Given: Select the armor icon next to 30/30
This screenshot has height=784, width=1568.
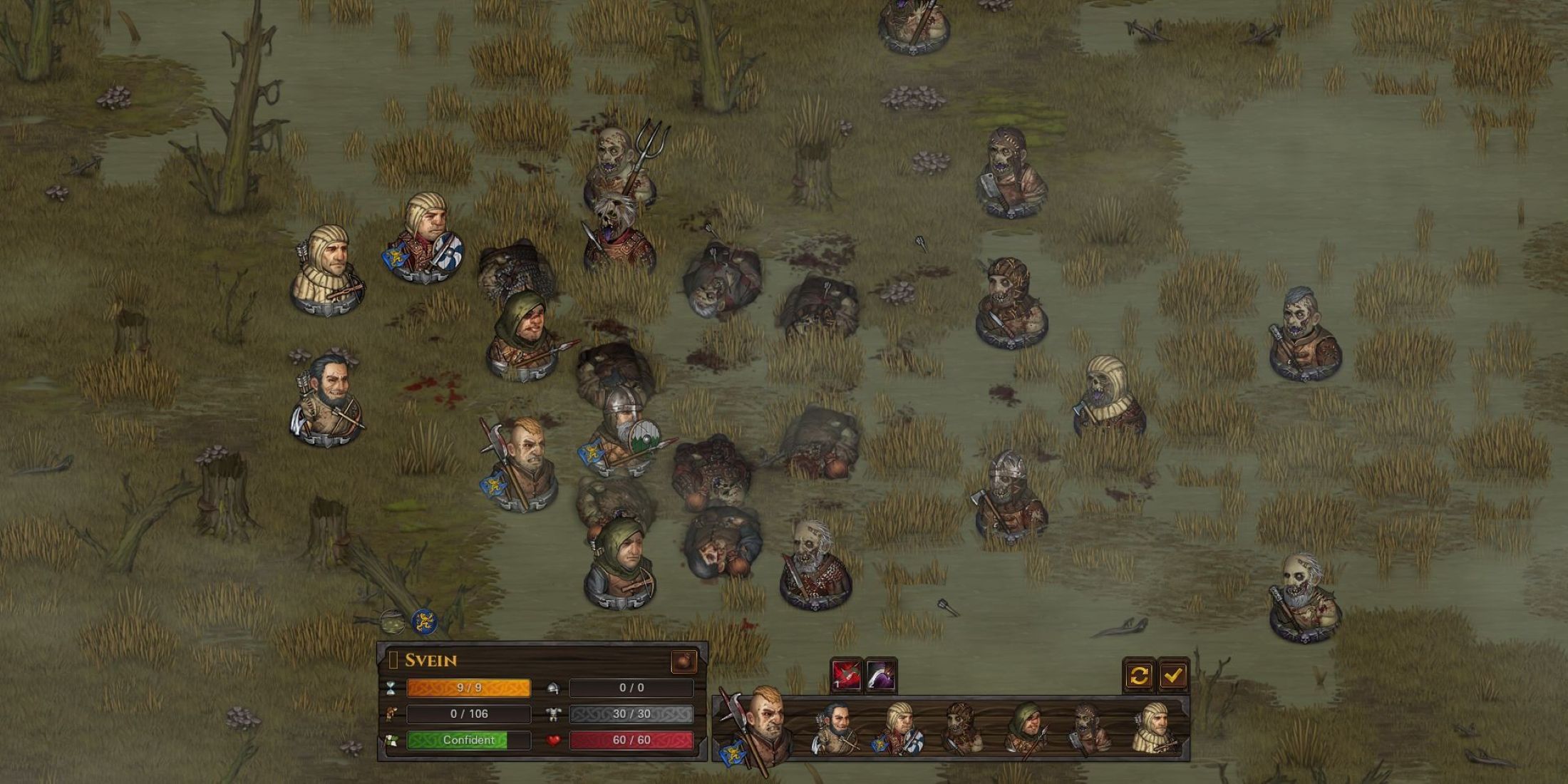Looking at the screenshot, I should (554, 715).
